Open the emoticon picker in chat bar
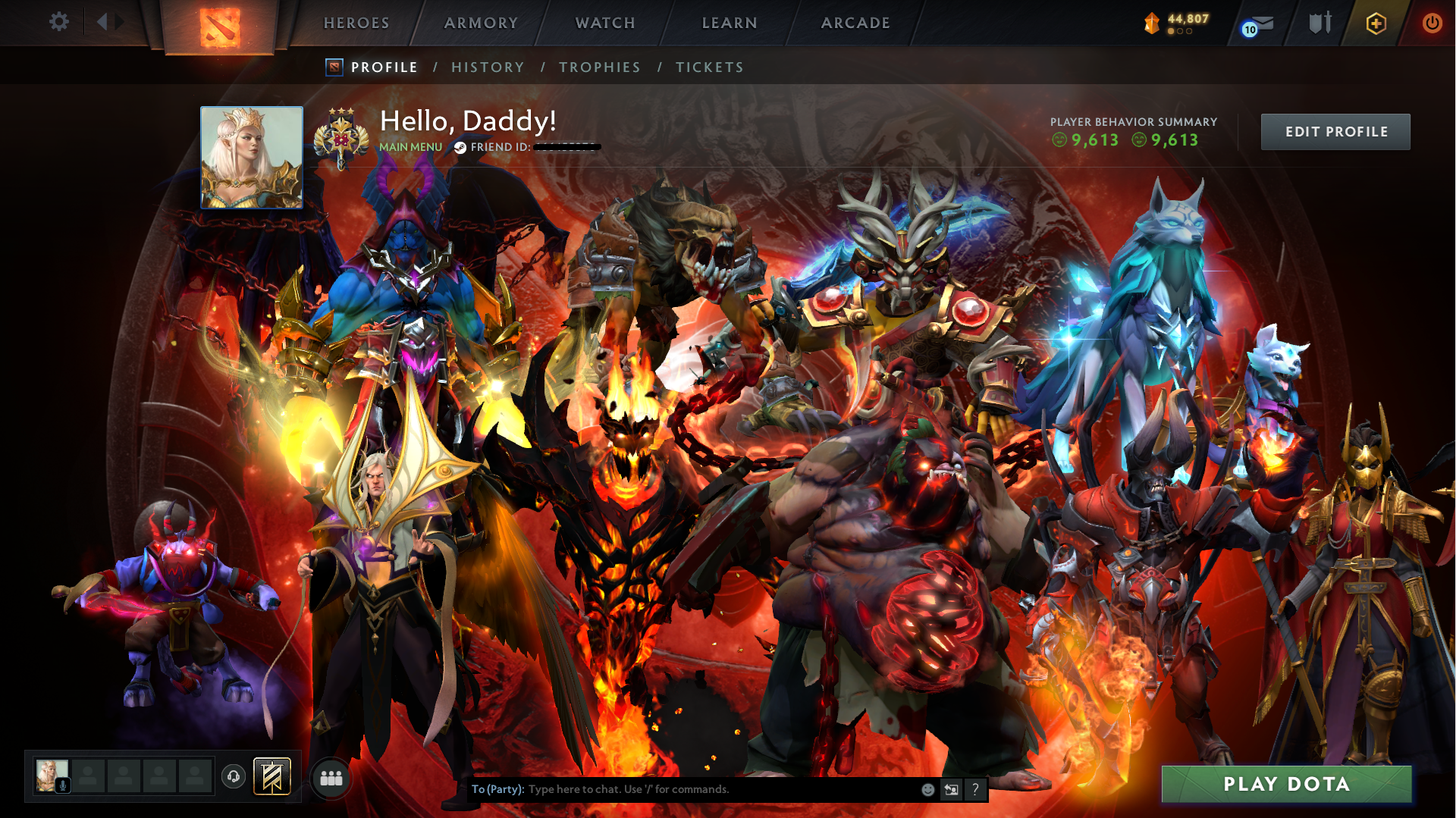Viewport: 1456px width, 818px height. [927, 789]
